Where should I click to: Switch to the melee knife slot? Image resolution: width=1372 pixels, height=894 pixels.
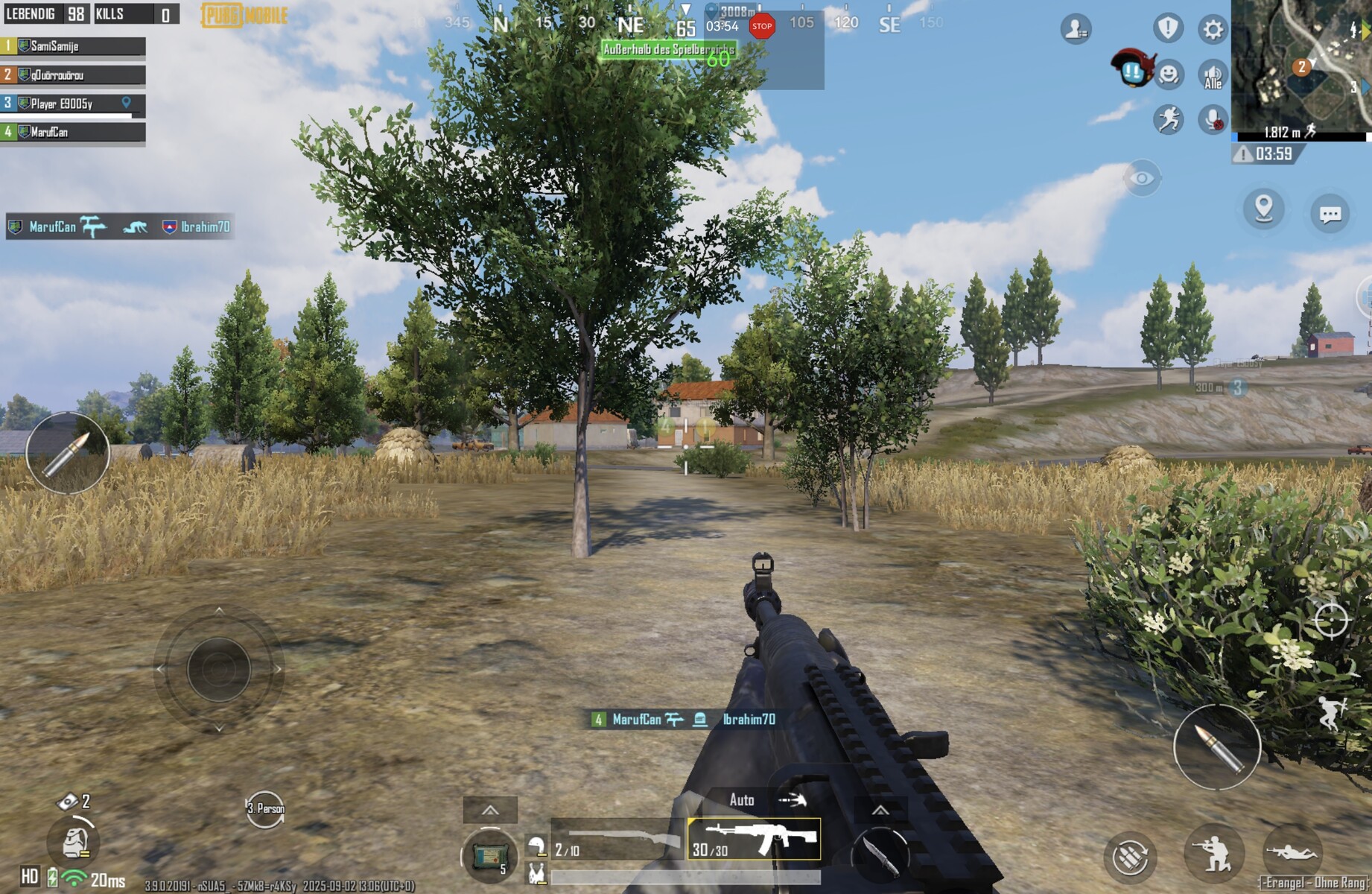click(x=880, y=855)
